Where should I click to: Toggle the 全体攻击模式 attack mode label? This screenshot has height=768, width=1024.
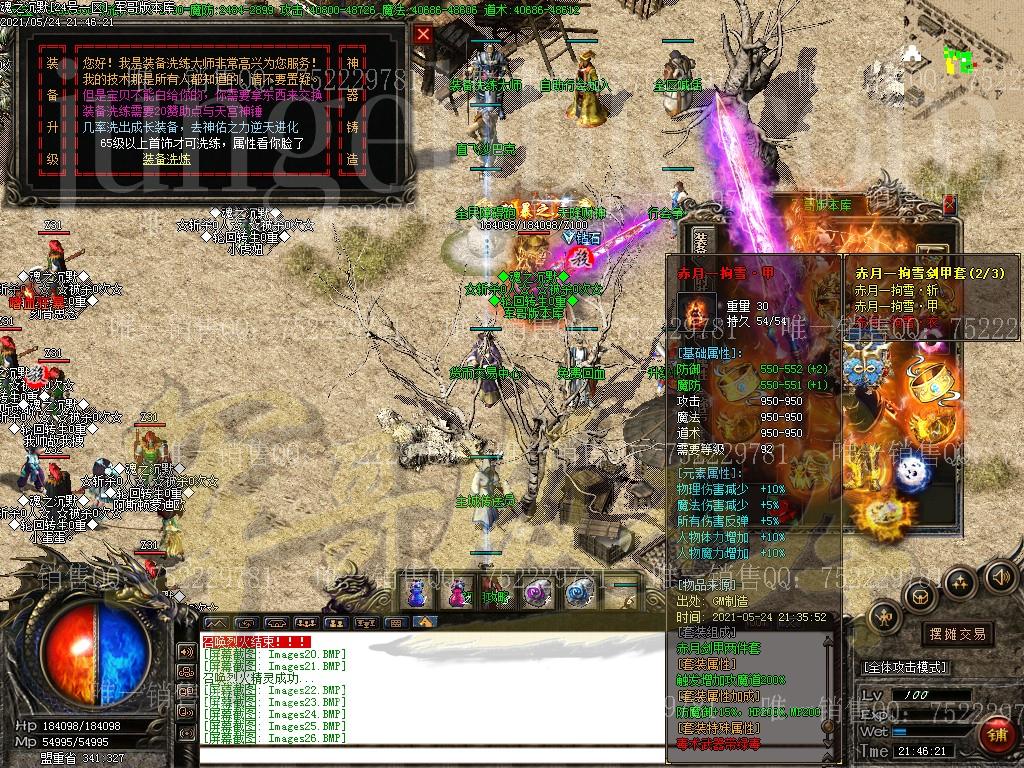pos(905,667)
